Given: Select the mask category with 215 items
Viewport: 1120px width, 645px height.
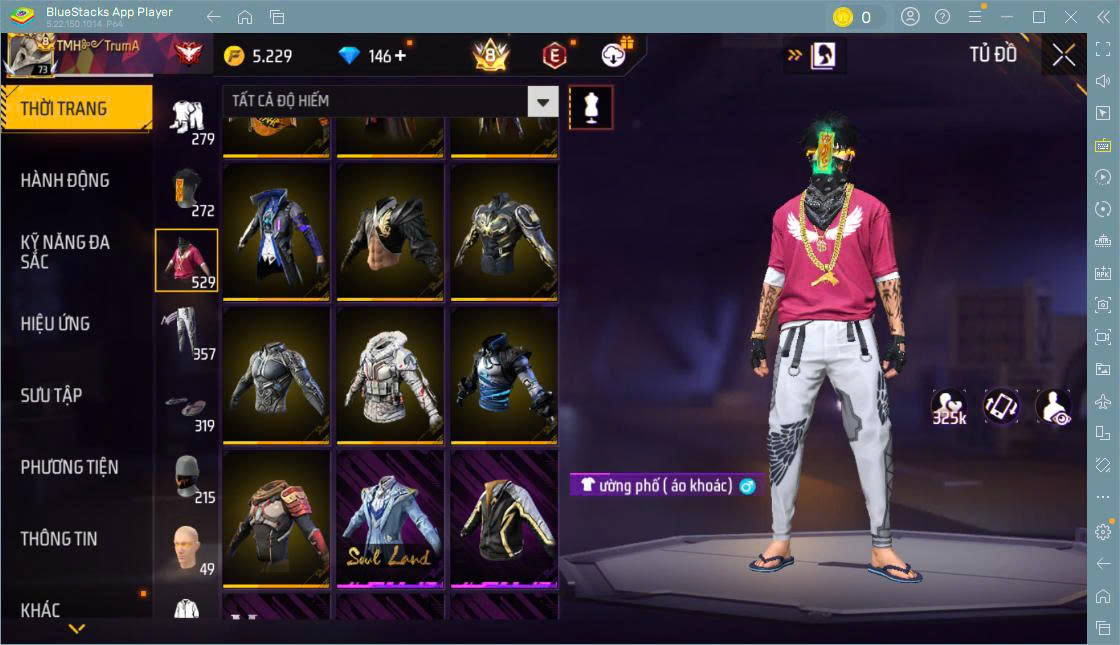Looking at the screenshot, I should 187,476.
